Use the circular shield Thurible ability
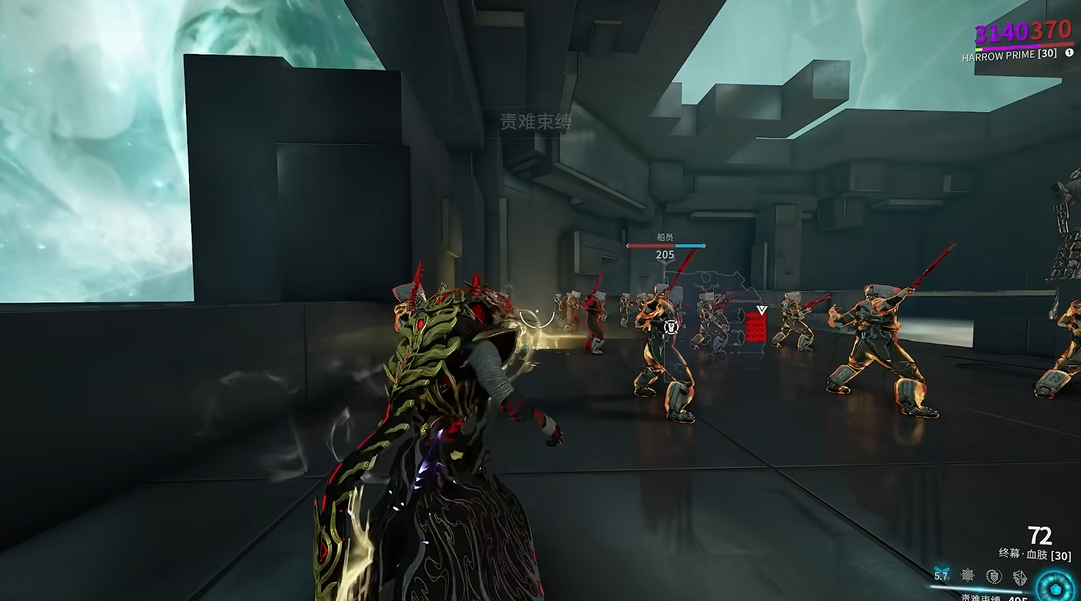 tap(993, 576)
